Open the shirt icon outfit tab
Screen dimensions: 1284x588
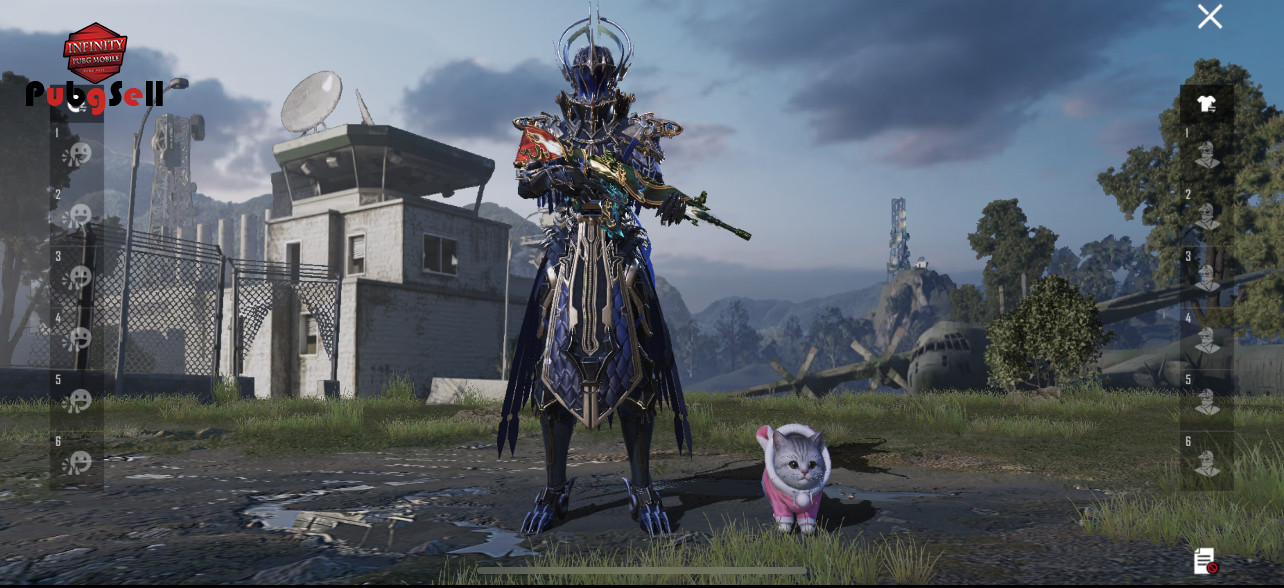click(1207, 104)
